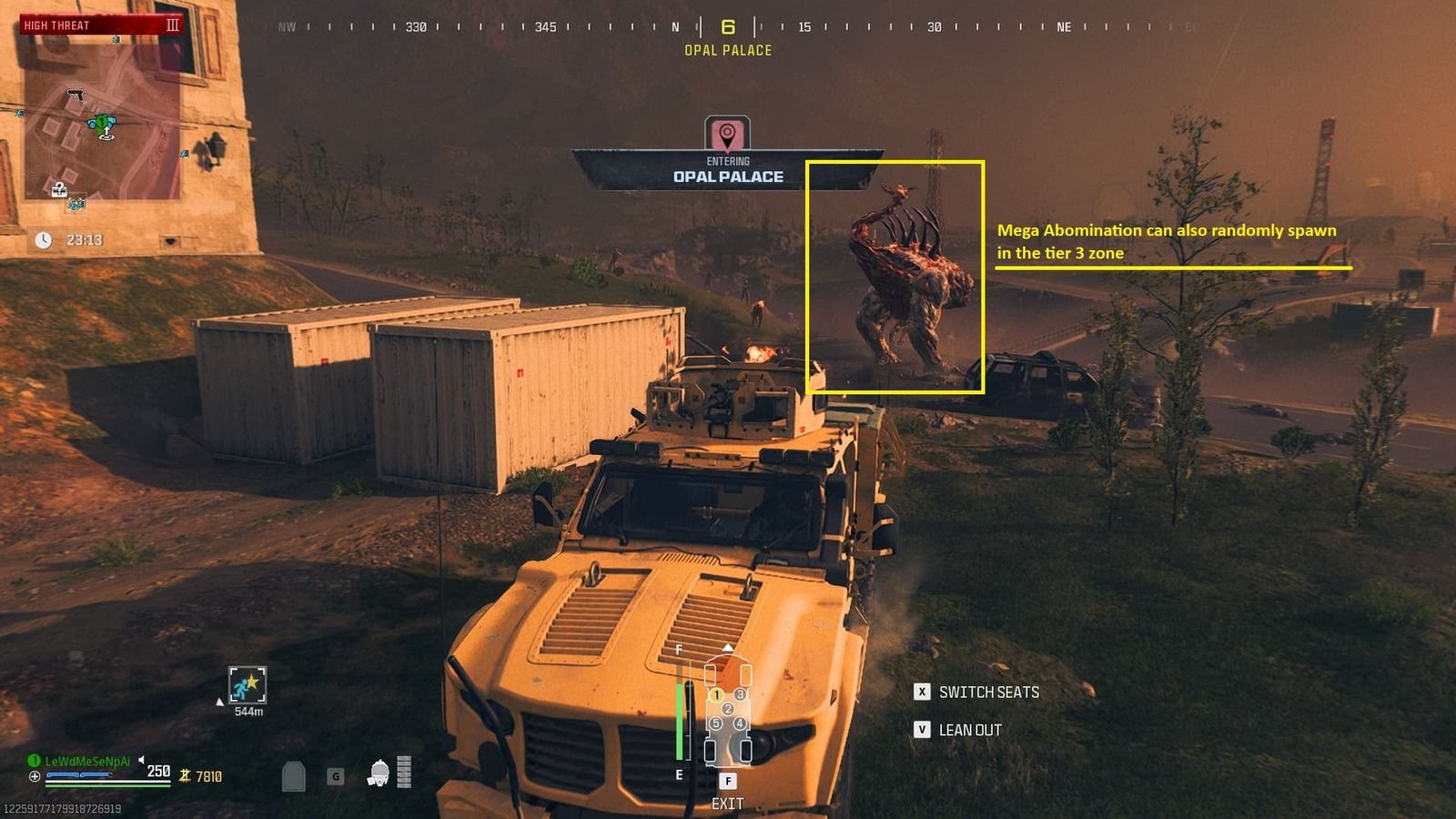
Task: Click the green fuel gauge bar
Action: point(680,719)
